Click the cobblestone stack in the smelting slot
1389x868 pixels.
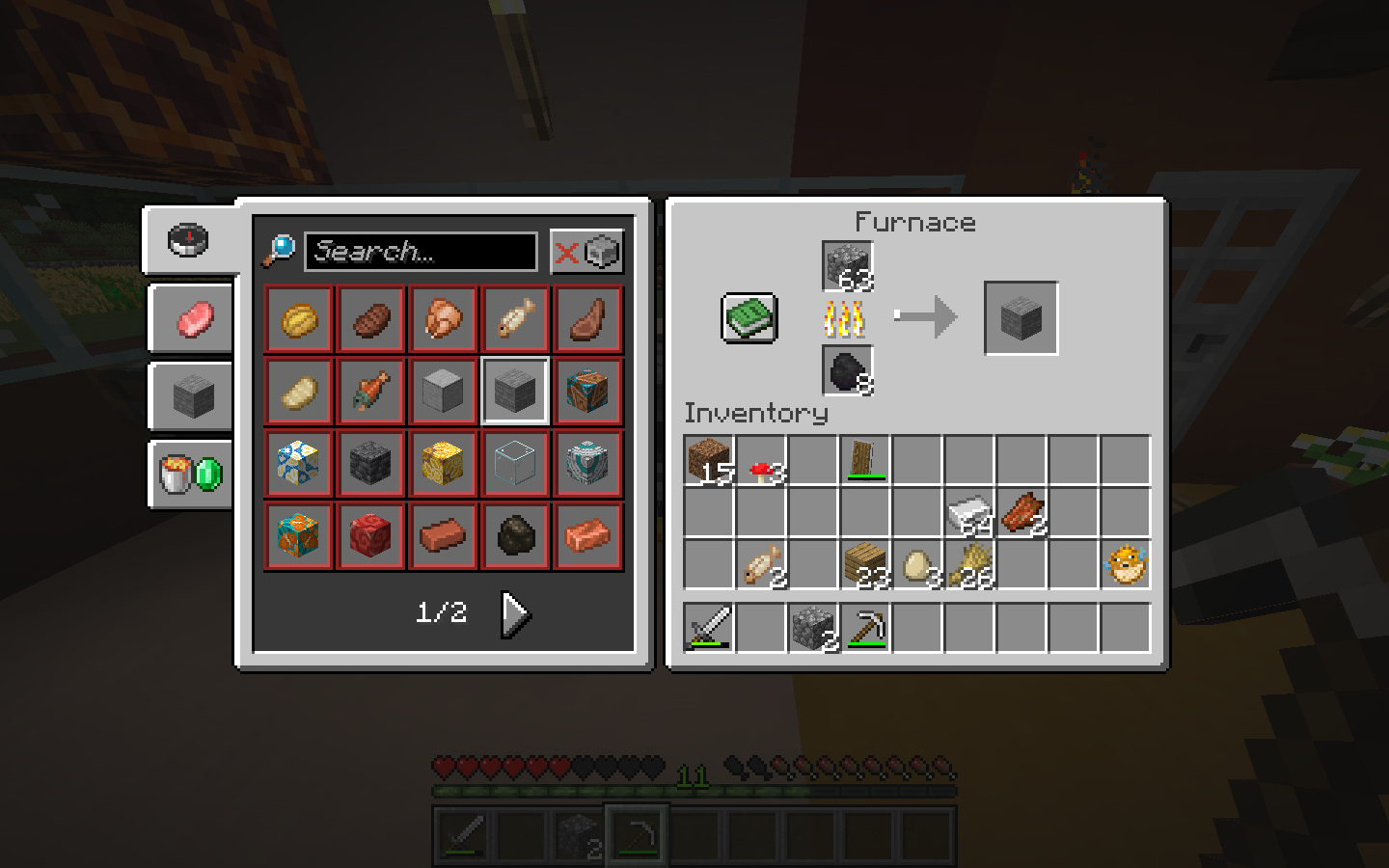click(847, 267)
